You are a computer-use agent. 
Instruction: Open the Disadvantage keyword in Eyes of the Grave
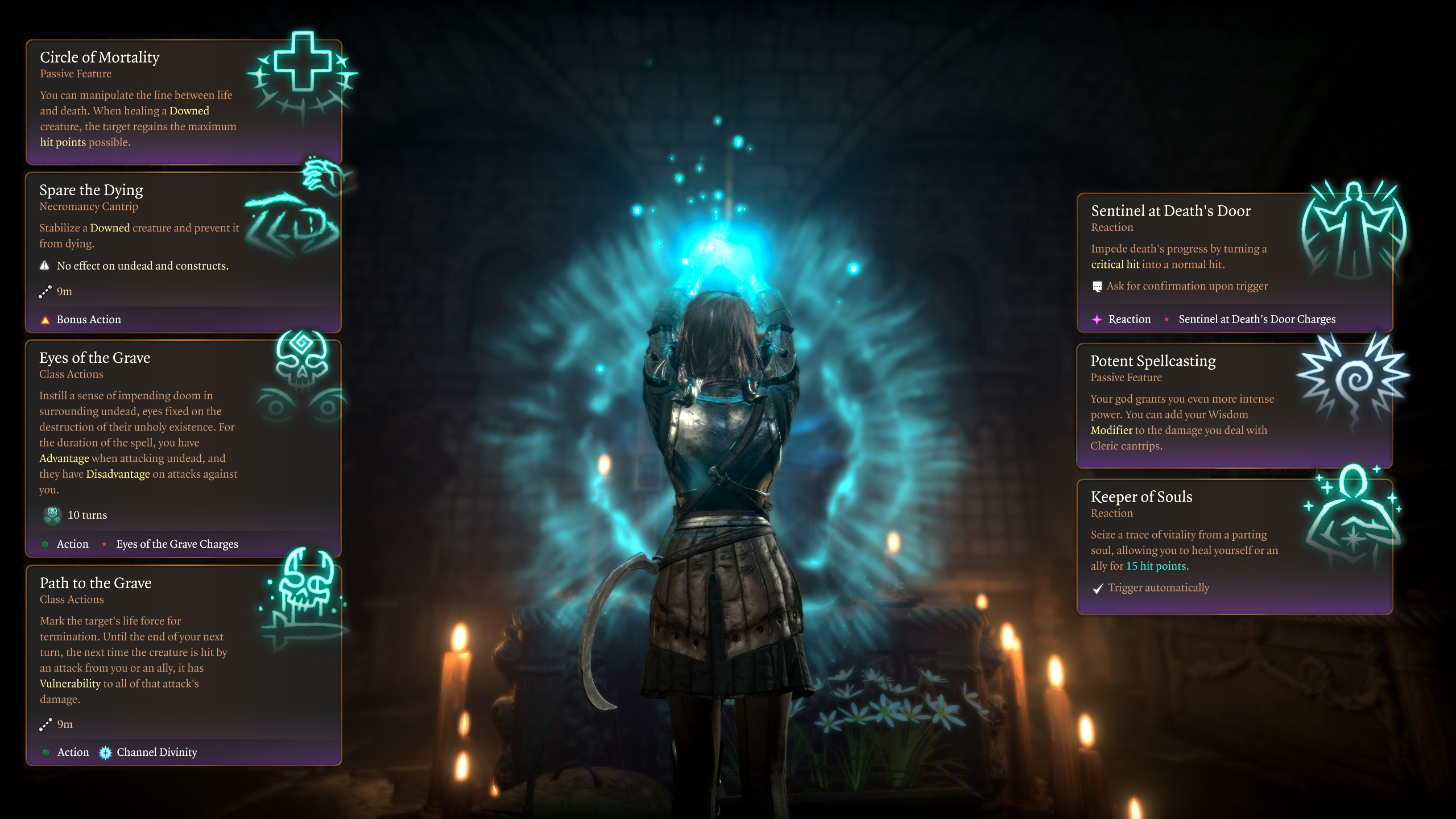(x=118, y=474)
